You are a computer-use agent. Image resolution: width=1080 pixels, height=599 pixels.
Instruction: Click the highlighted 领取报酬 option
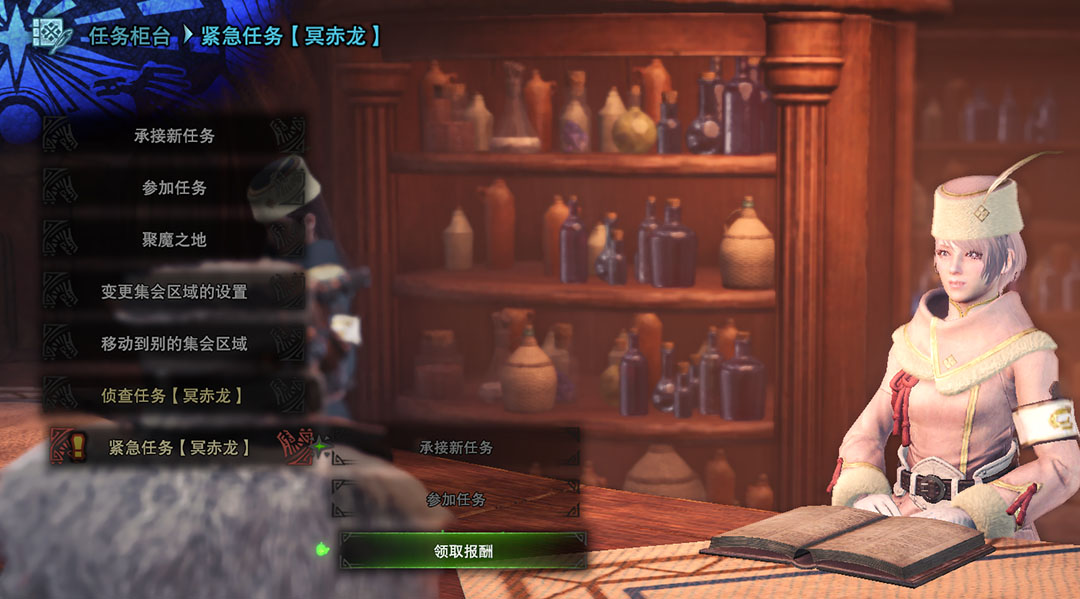pyautogui.click(x=463, y=550)
